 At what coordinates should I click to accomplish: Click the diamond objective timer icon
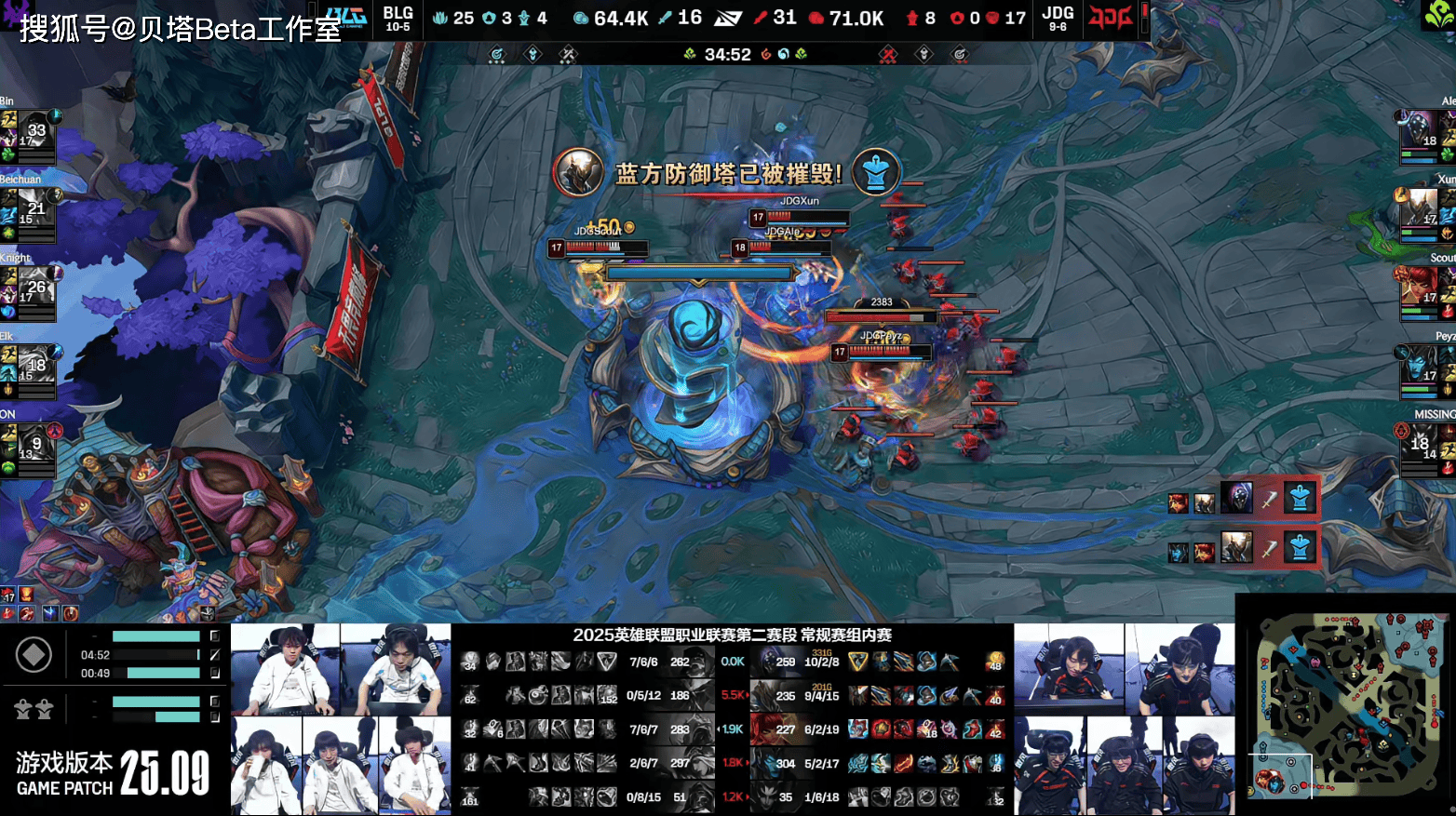click(34, 655)
